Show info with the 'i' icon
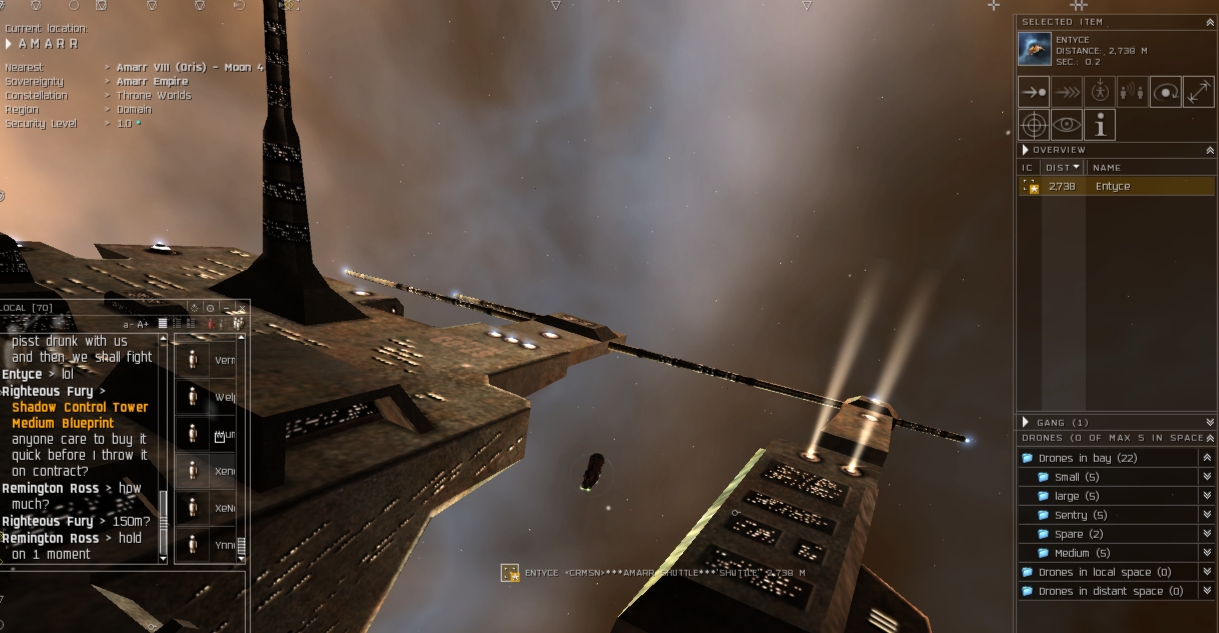1219x633 pixels. pos(1099,125)
